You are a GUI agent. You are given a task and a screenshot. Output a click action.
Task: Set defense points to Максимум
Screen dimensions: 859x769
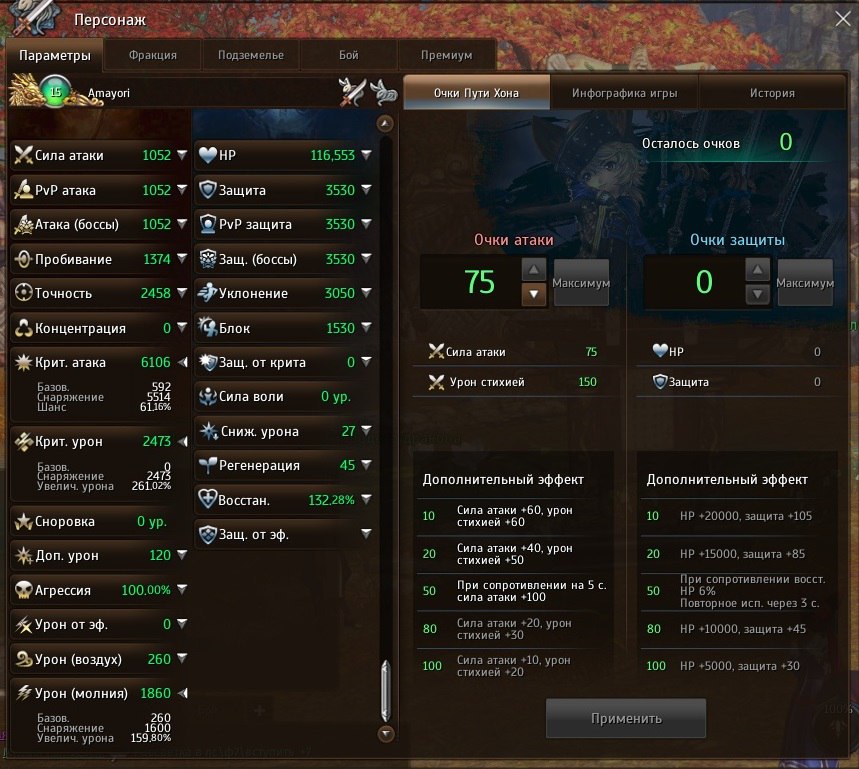click(805, 283)
